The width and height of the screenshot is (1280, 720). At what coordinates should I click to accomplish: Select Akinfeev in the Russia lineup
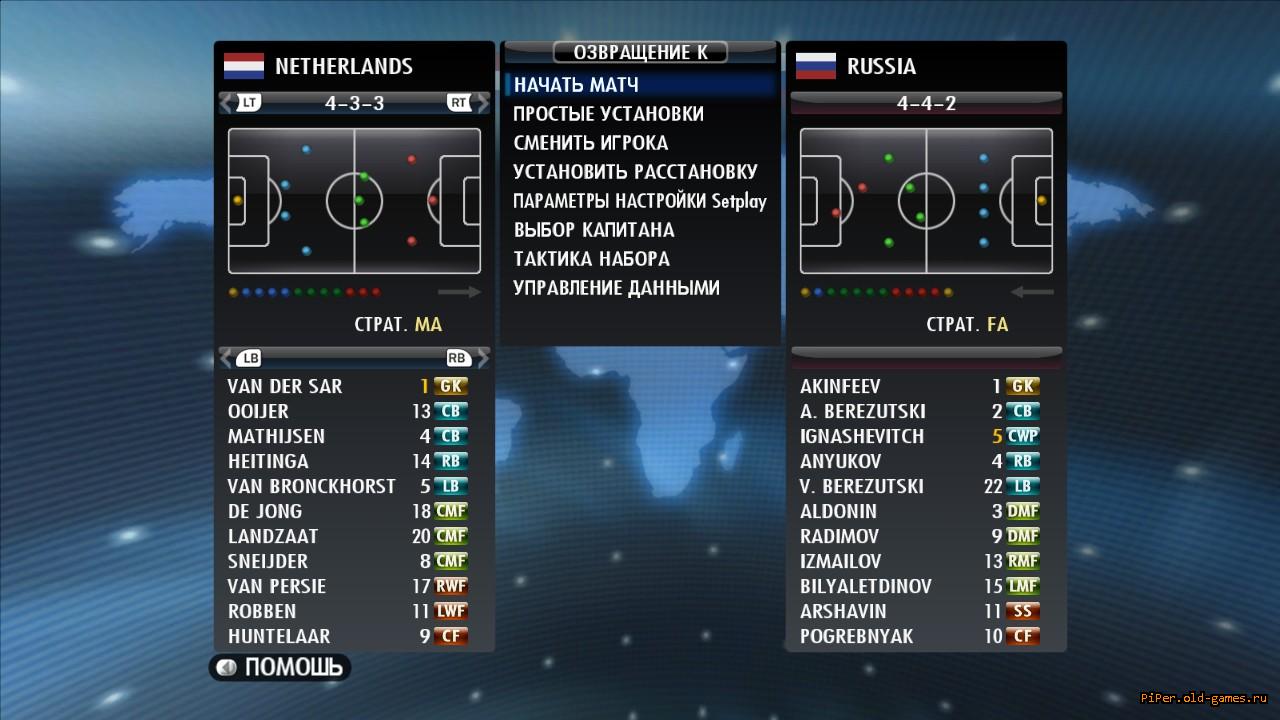click(840, 386)
